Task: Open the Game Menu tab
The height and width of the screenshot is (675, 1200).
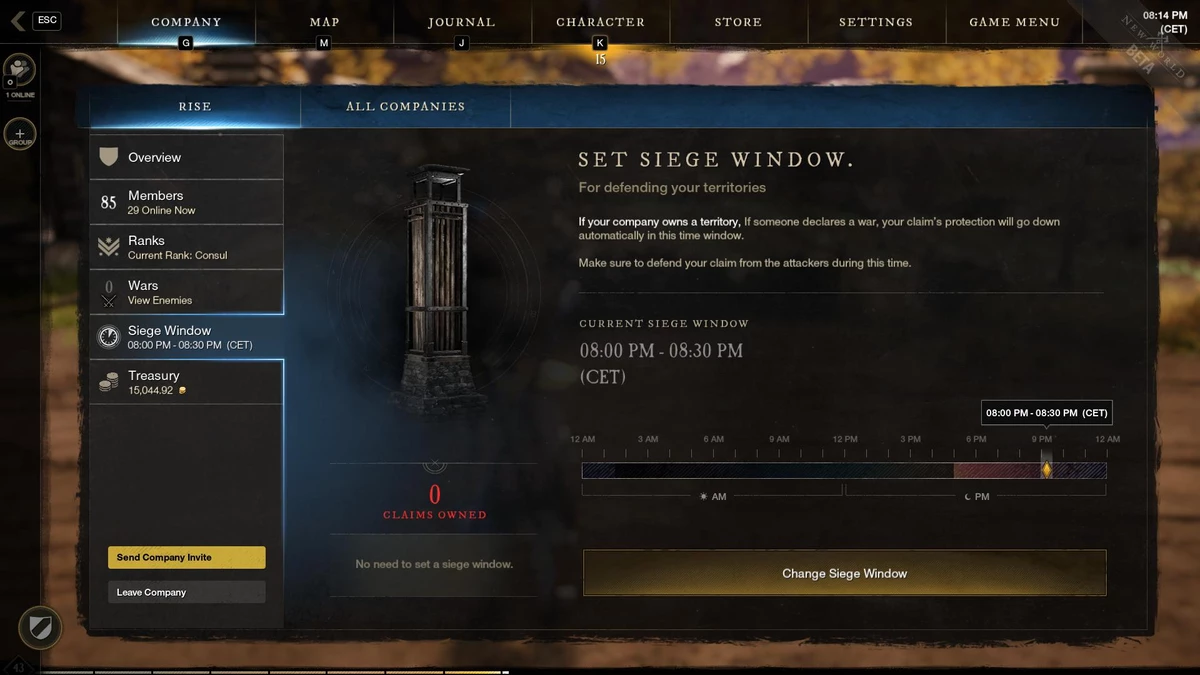Action: tap(1014, 22)
